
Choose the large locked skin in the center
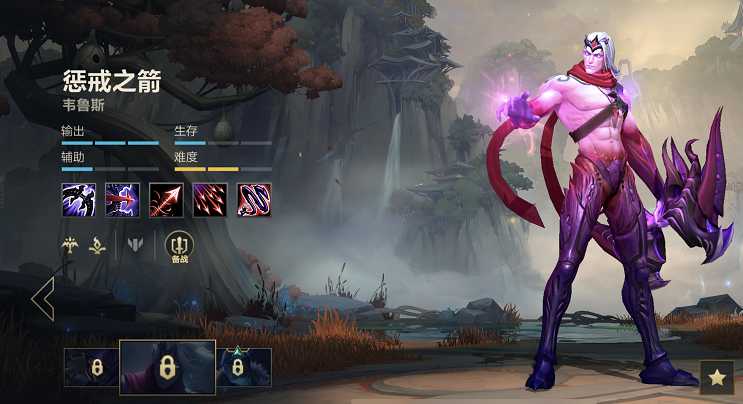(167, 367)
